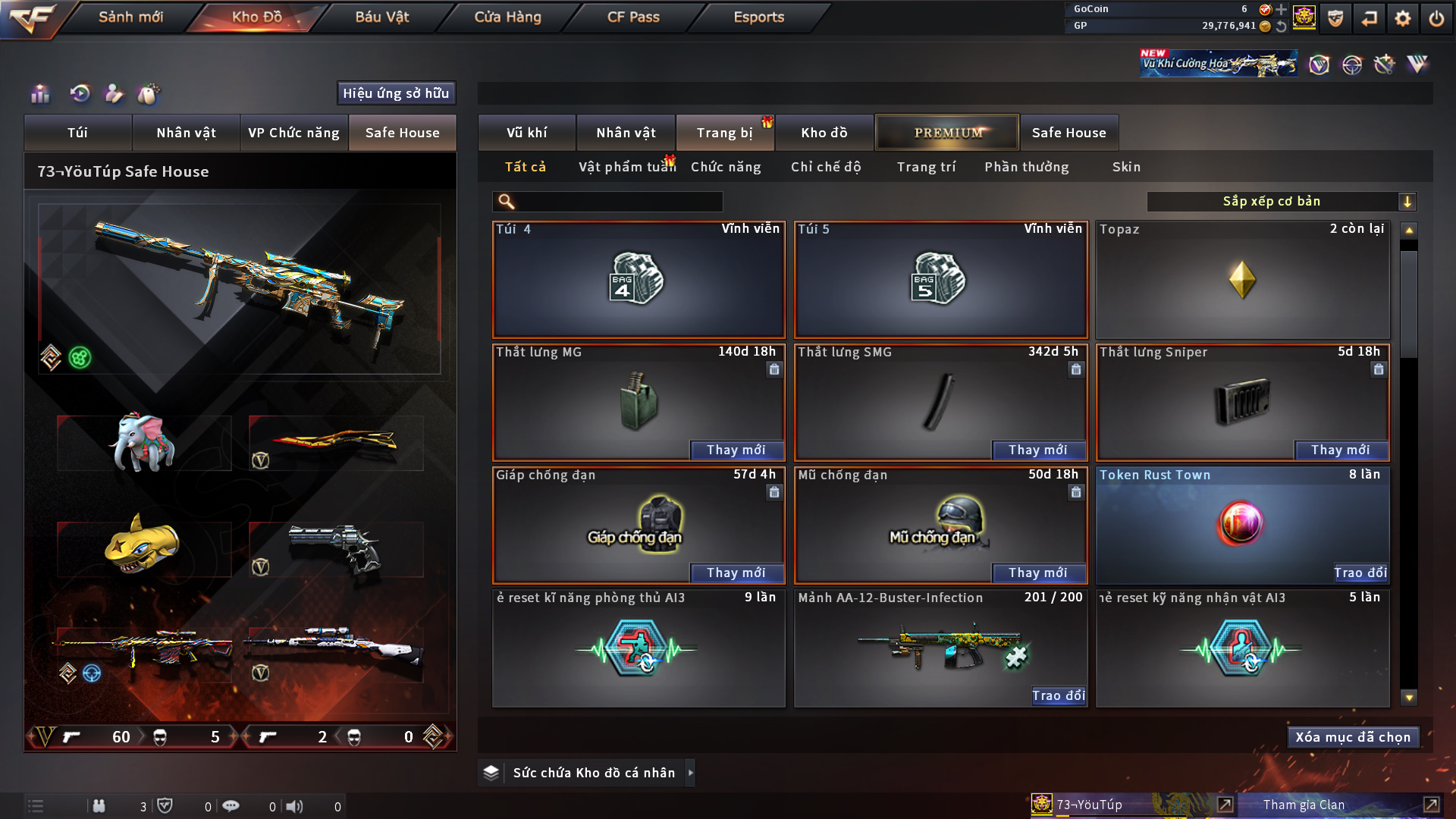Click the inventory search field

pyautogui.click(x=618, y=202)
